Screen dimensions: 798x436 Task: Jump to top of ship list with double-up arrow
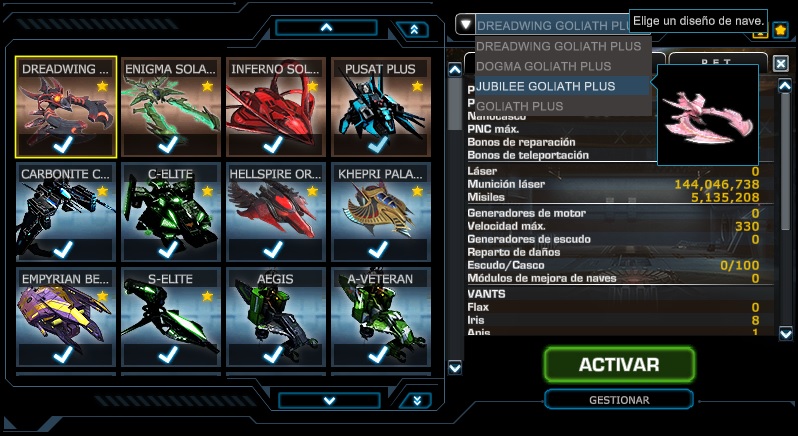click(x=413, y=30)
